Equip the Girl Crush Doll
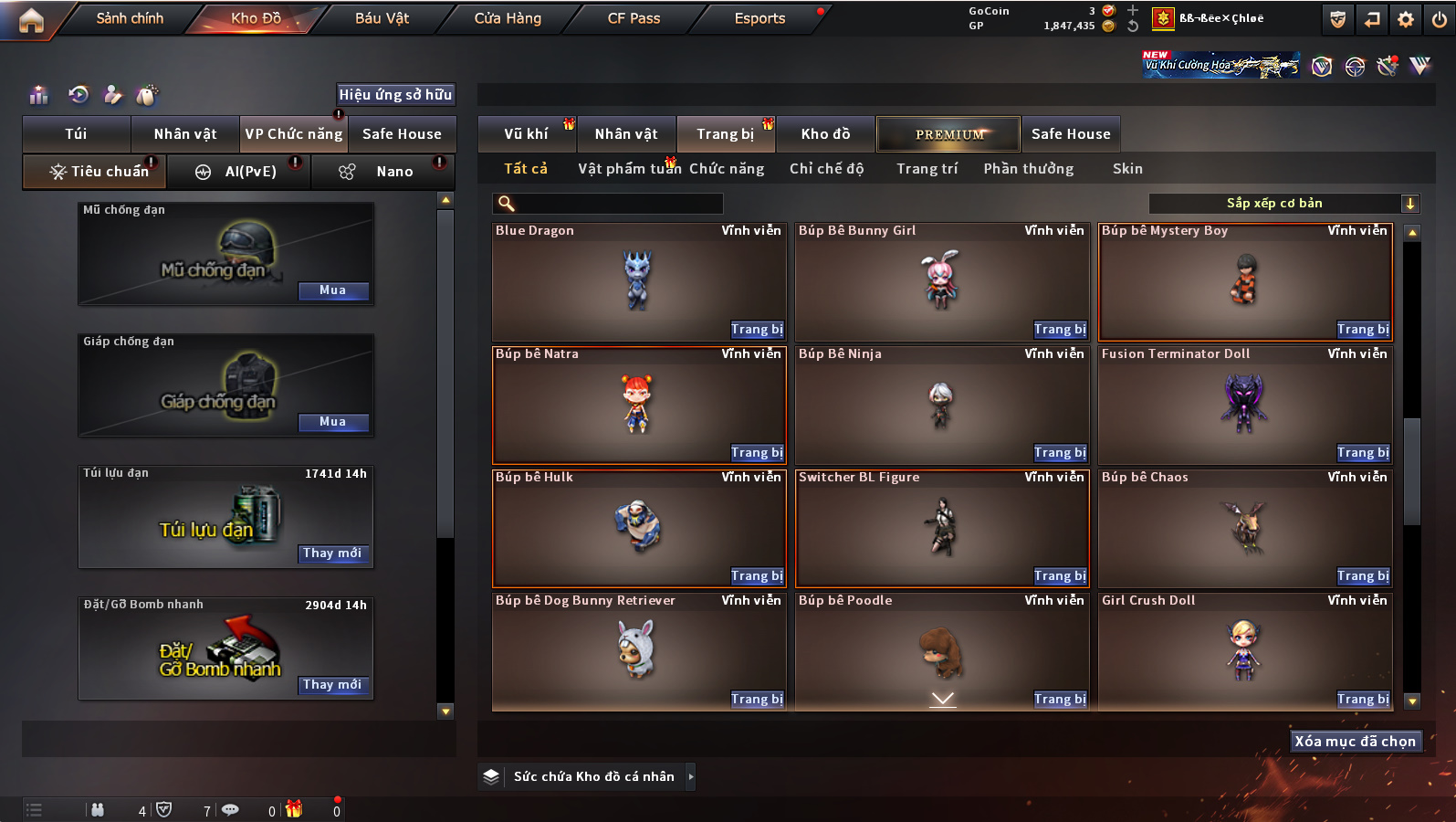The width and height of the screenshot is (1456, 822). 1363,700
